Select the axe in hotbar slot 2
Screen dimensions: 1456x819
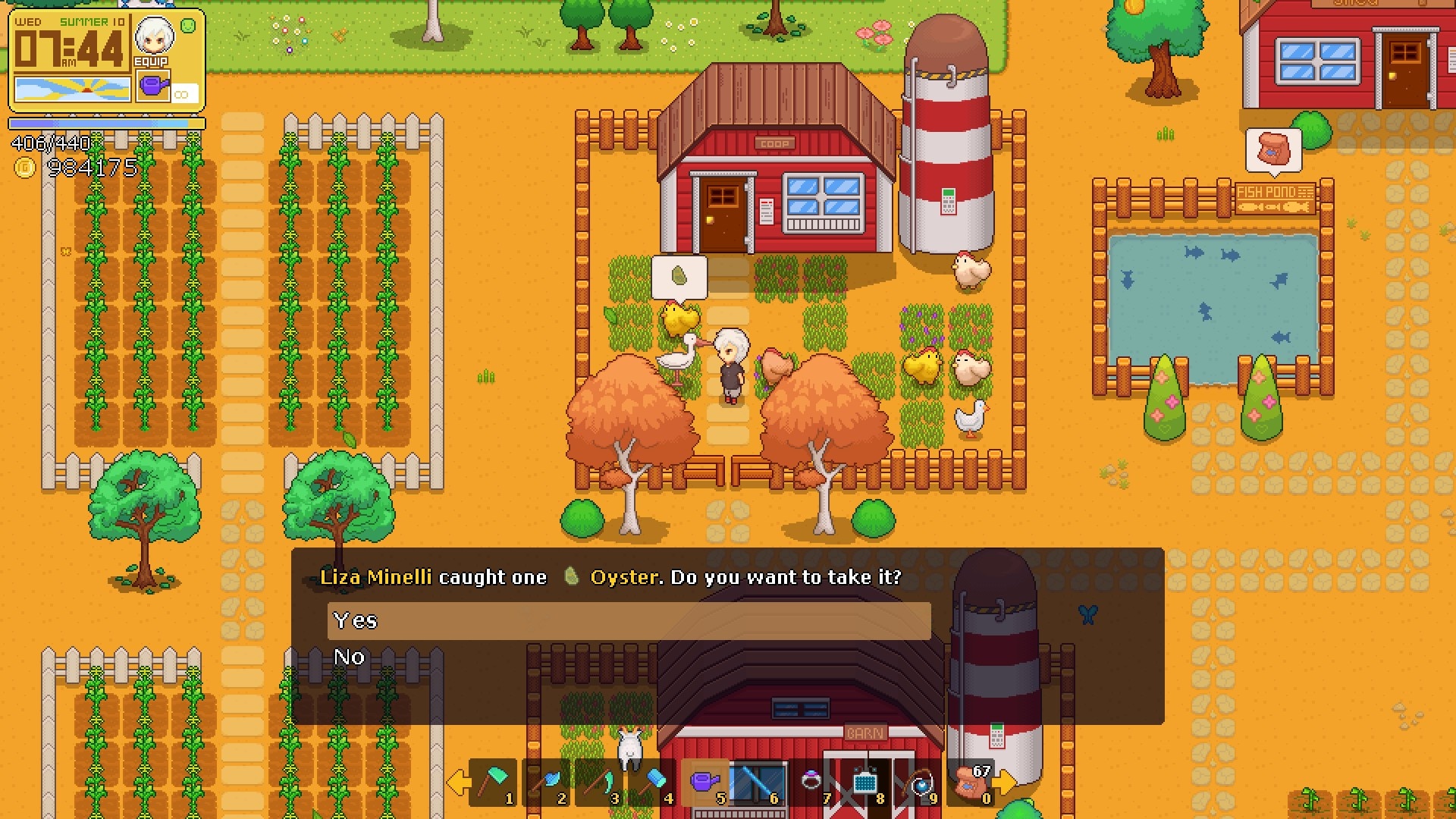[548, 782]
